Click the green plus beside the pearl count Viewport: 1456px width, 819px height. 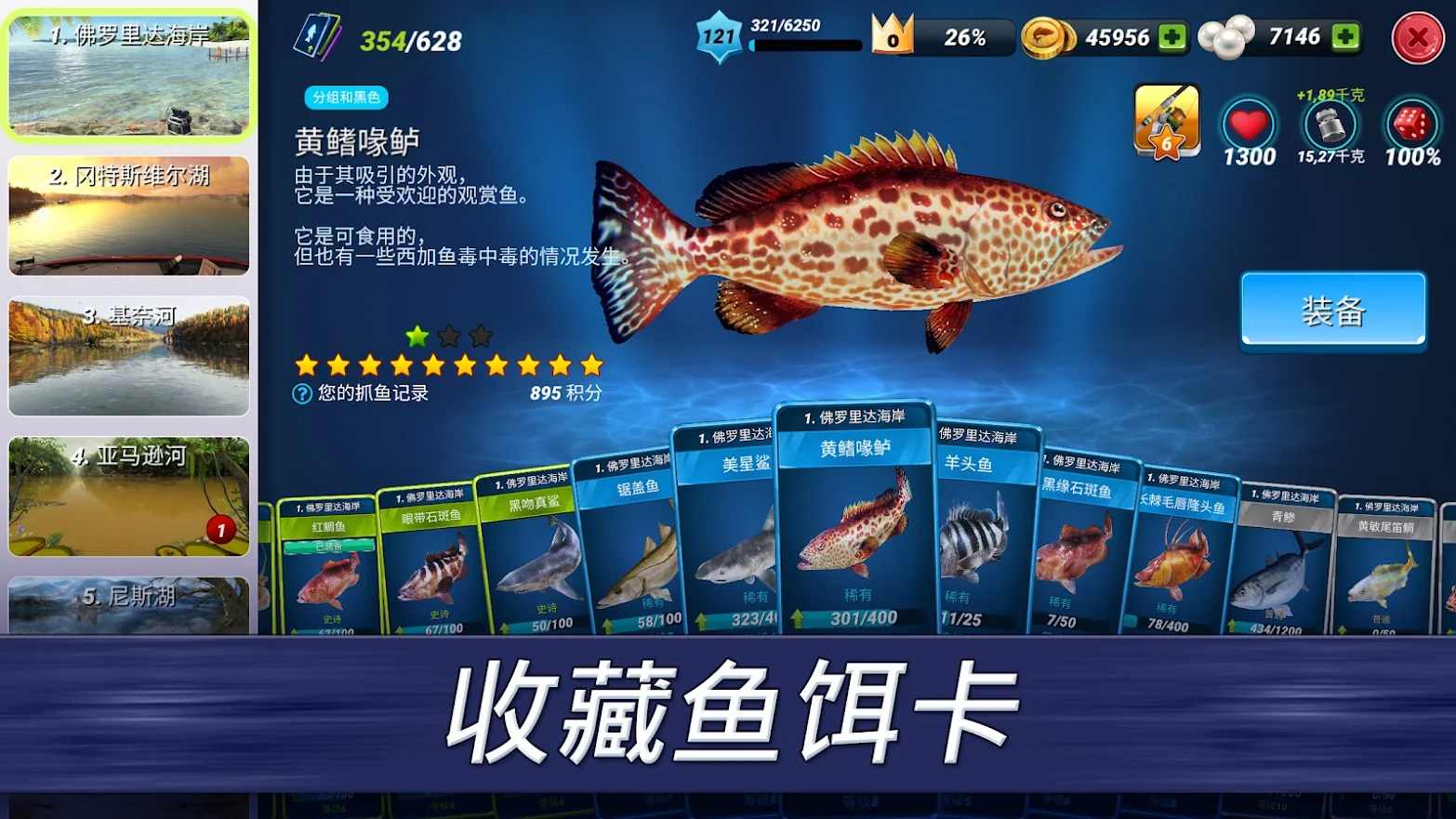coord(1343,37)
